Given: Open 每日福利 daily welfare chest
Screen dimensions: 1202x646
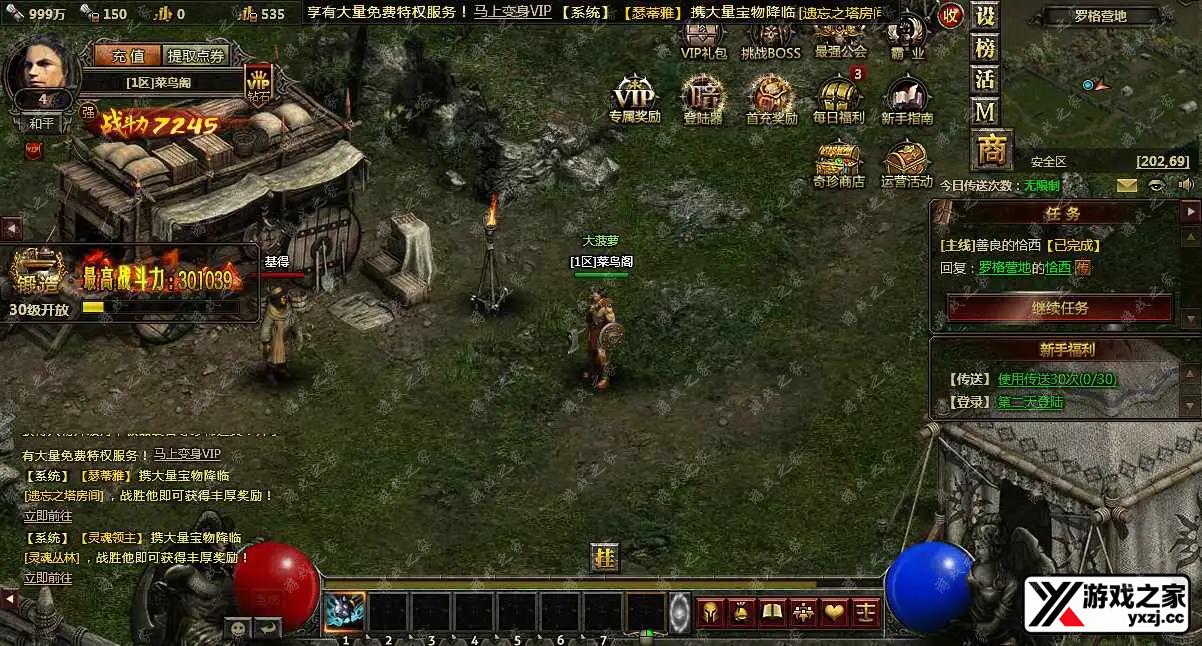Looking at the screenshot, I should click(838, 98).
